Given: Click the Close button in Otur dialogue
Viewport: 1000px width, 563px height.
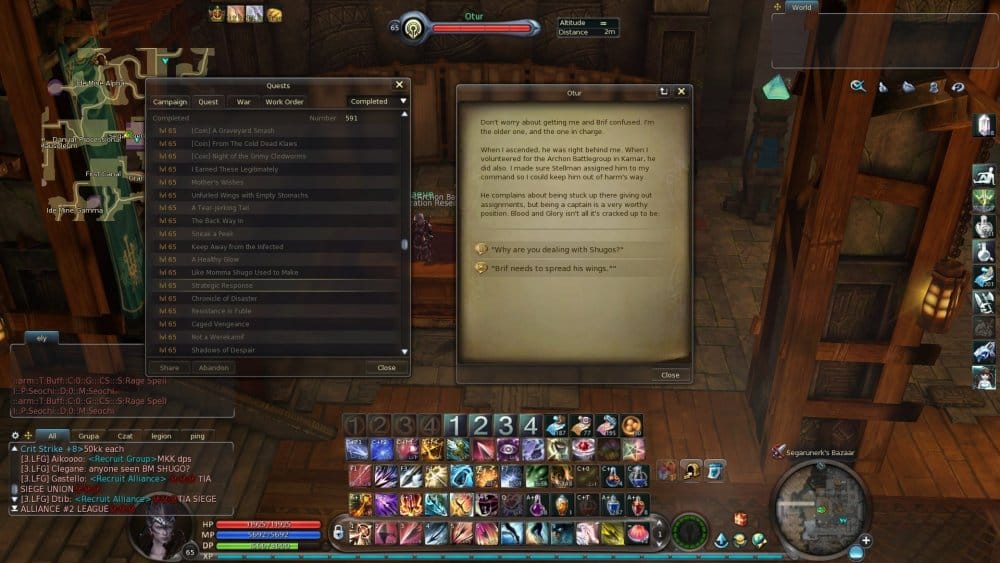Looking at the screenshot, I should [670, 375].
